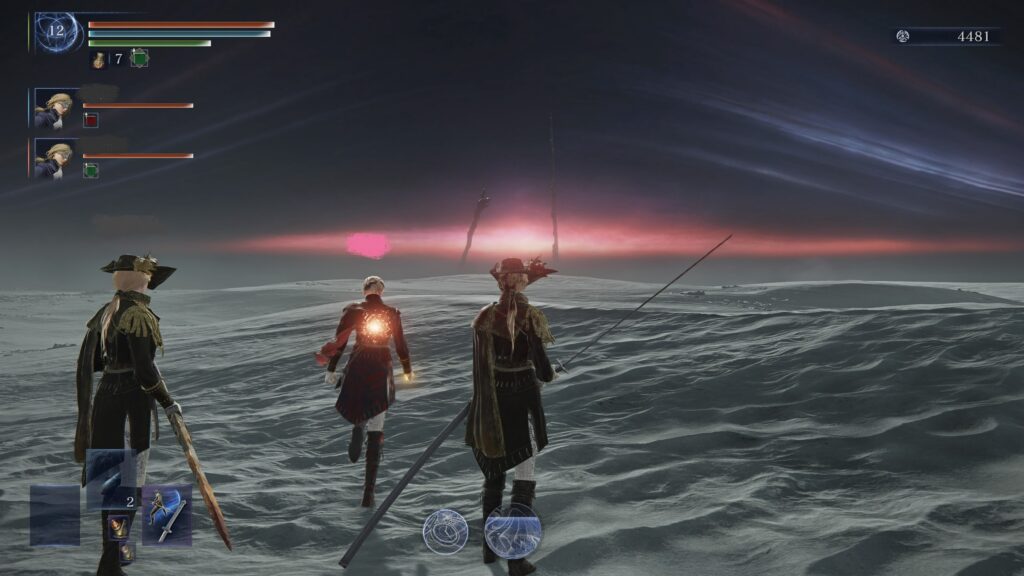Click the level 12 player emblem
The width and height of the screenshot is (1024, 576).
[x=56, y=32]
